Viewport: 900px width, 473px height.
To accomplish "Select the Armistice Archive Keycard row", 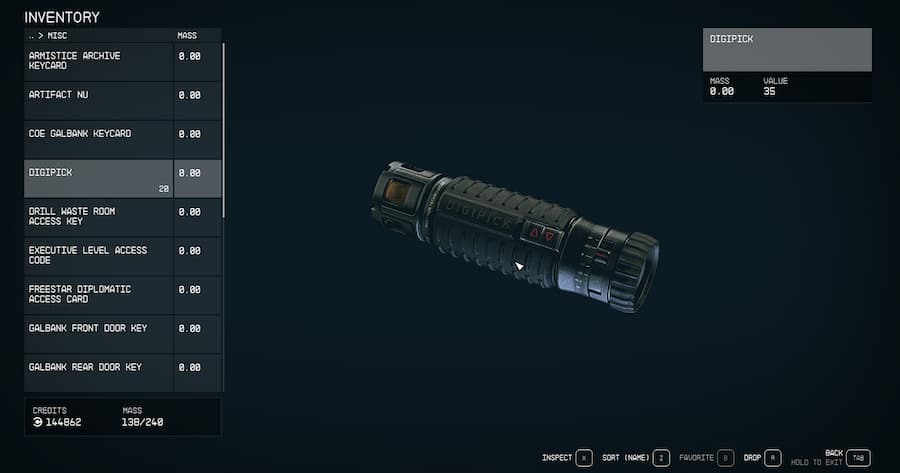I will point(98,61).
